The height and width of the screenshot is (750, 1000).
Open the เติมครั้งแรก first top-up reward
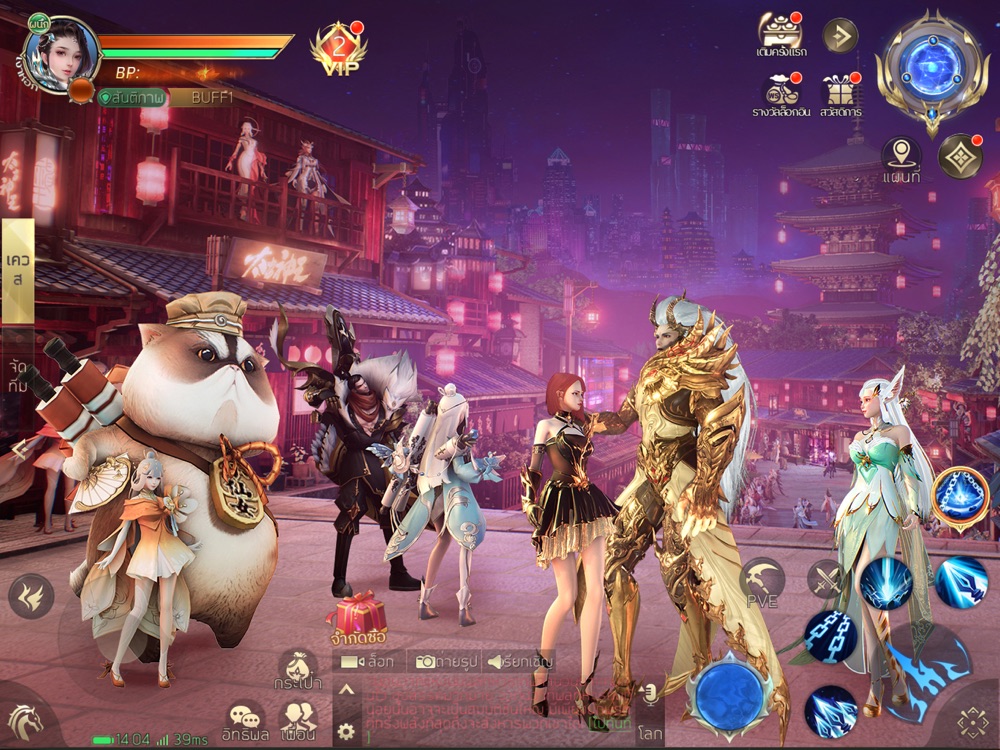(x=780, y=36)
